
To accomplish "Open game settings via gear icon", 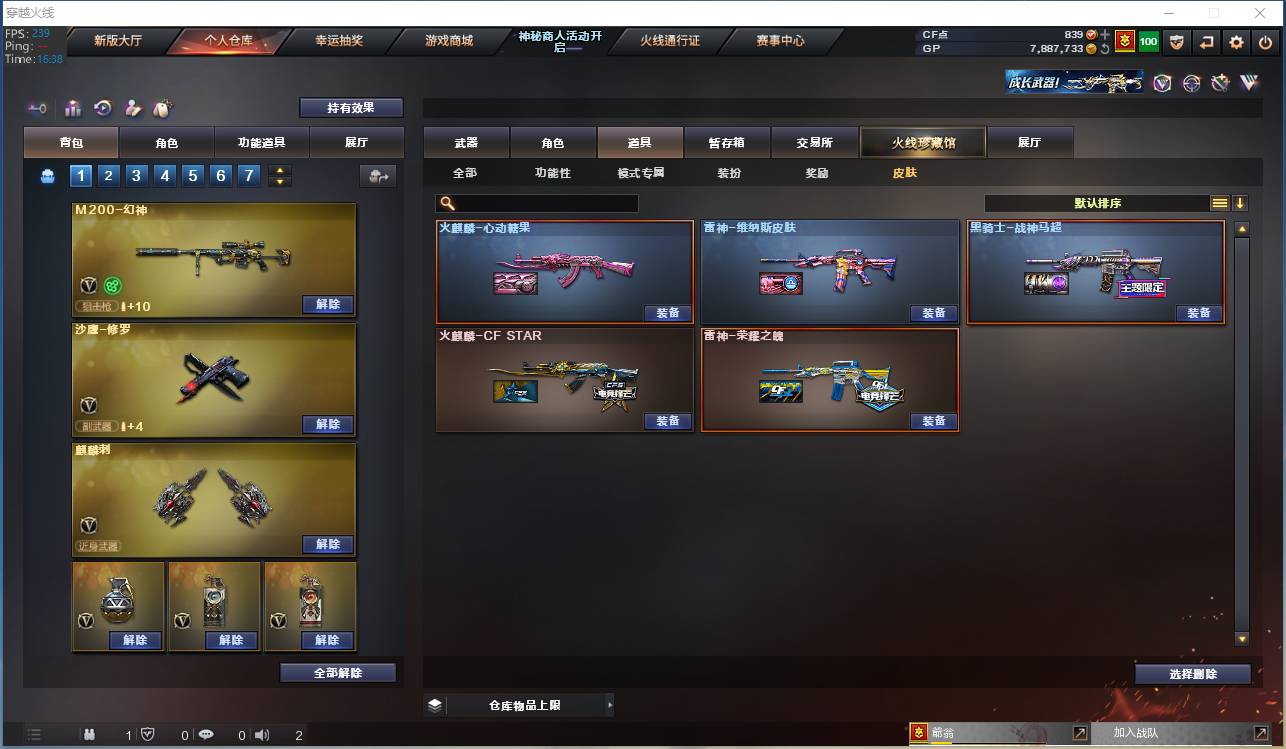I will click(1236, 42).
